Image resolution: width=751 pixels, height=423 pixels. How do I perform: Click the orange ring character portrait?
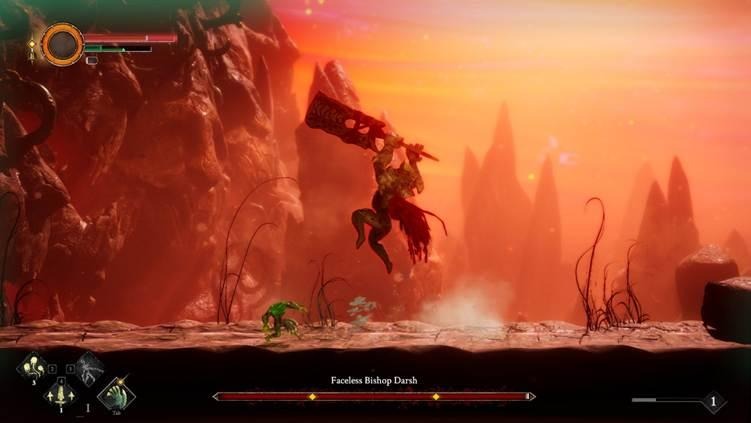tap(62, 44)
